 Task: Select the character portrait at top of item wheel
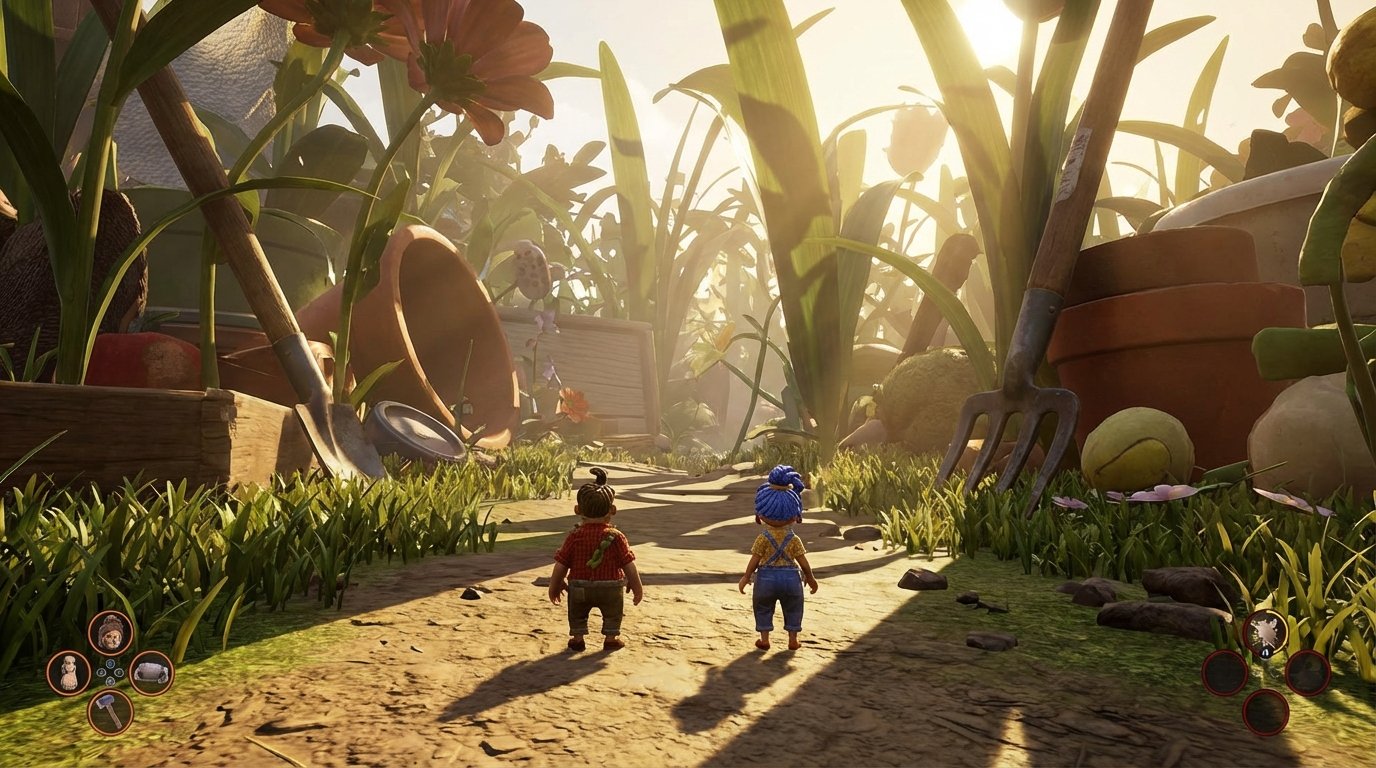[x=110, y=633]
